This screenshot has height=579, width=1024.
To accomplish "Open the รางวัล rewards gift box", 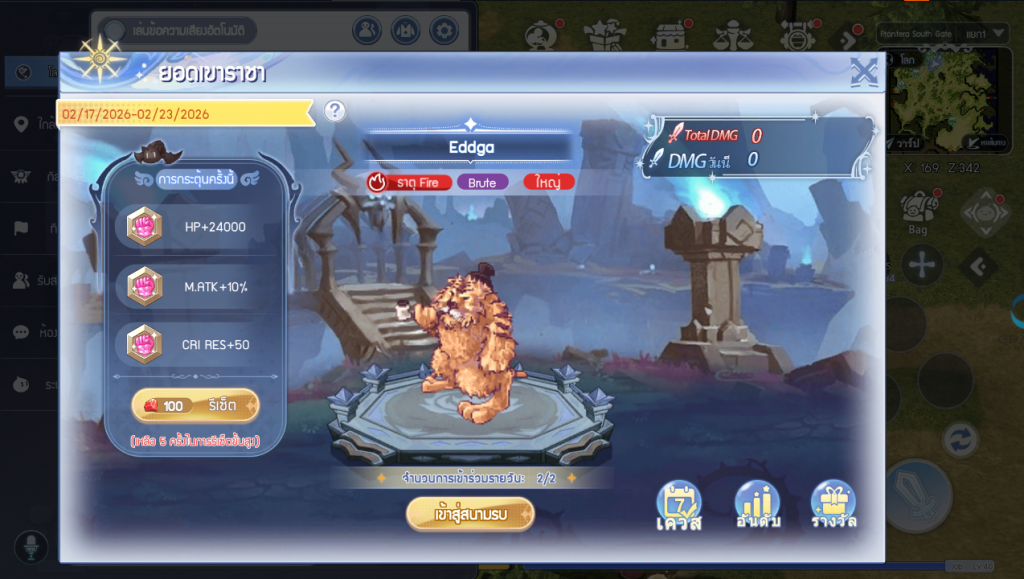I will (x=833, y=506).
